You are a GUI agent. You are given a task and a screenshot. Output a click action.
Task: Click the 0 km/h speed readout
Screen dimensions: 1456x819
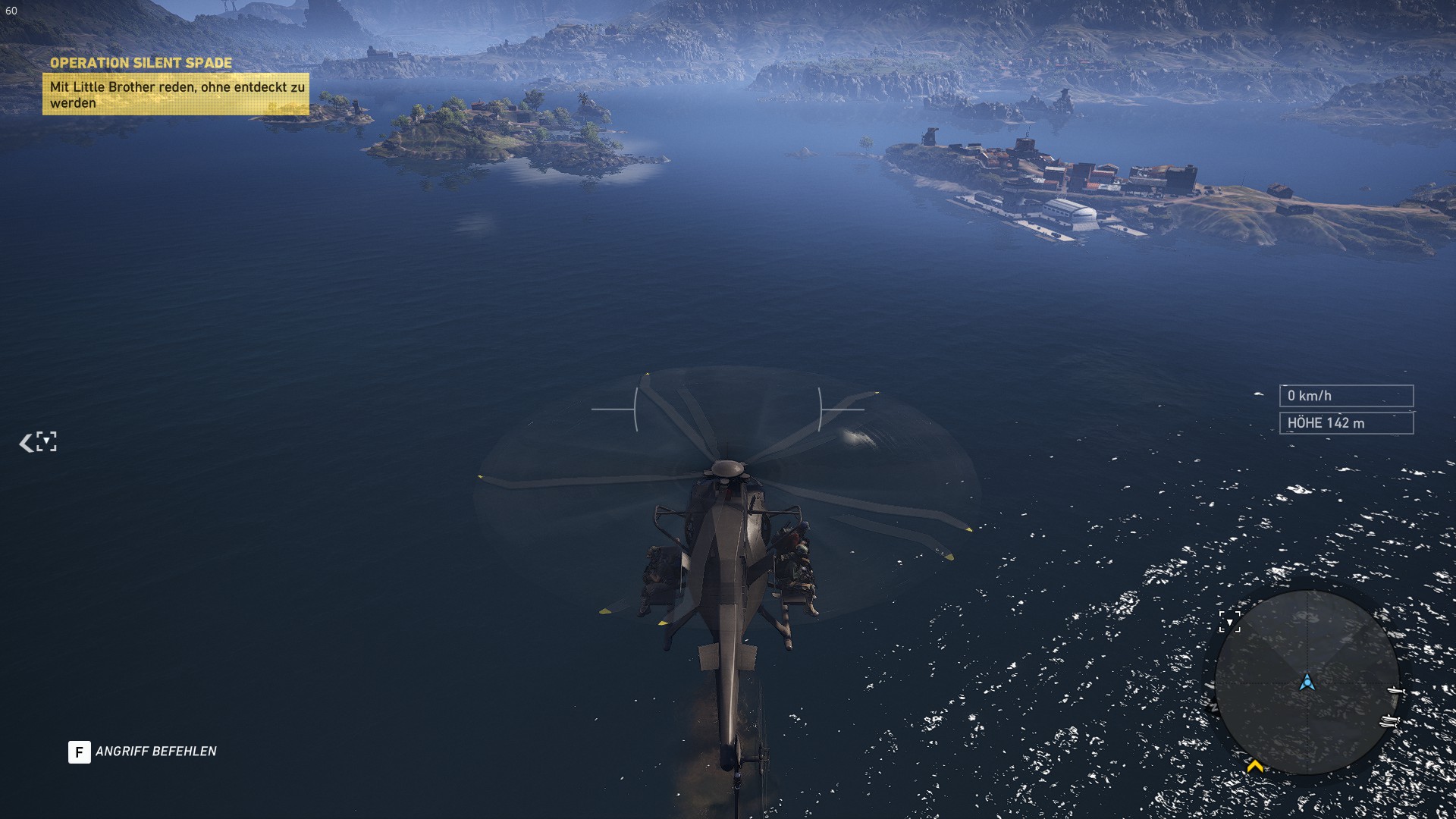(1346, 395)
